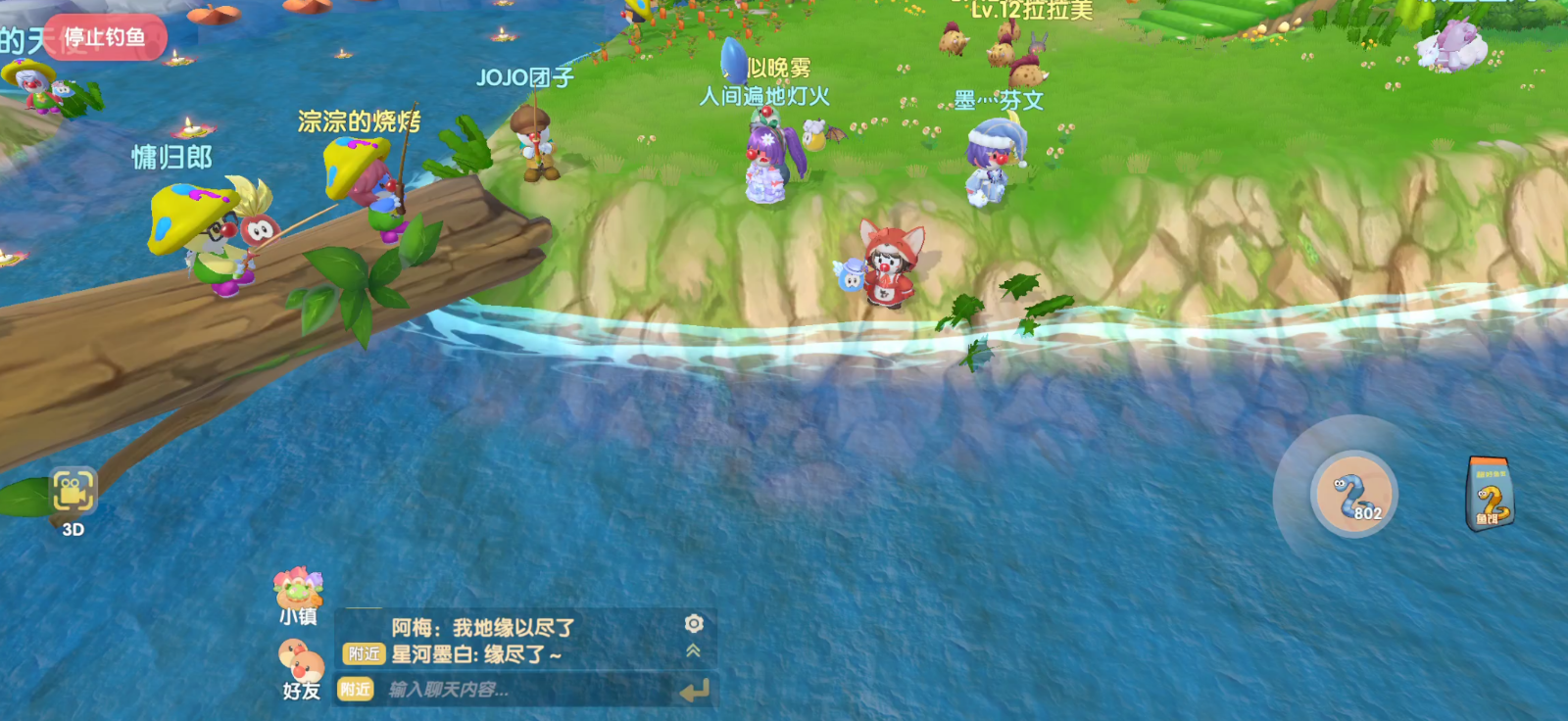Open chat settings gear icon
1568x721 pixels.
click(694, 624)
